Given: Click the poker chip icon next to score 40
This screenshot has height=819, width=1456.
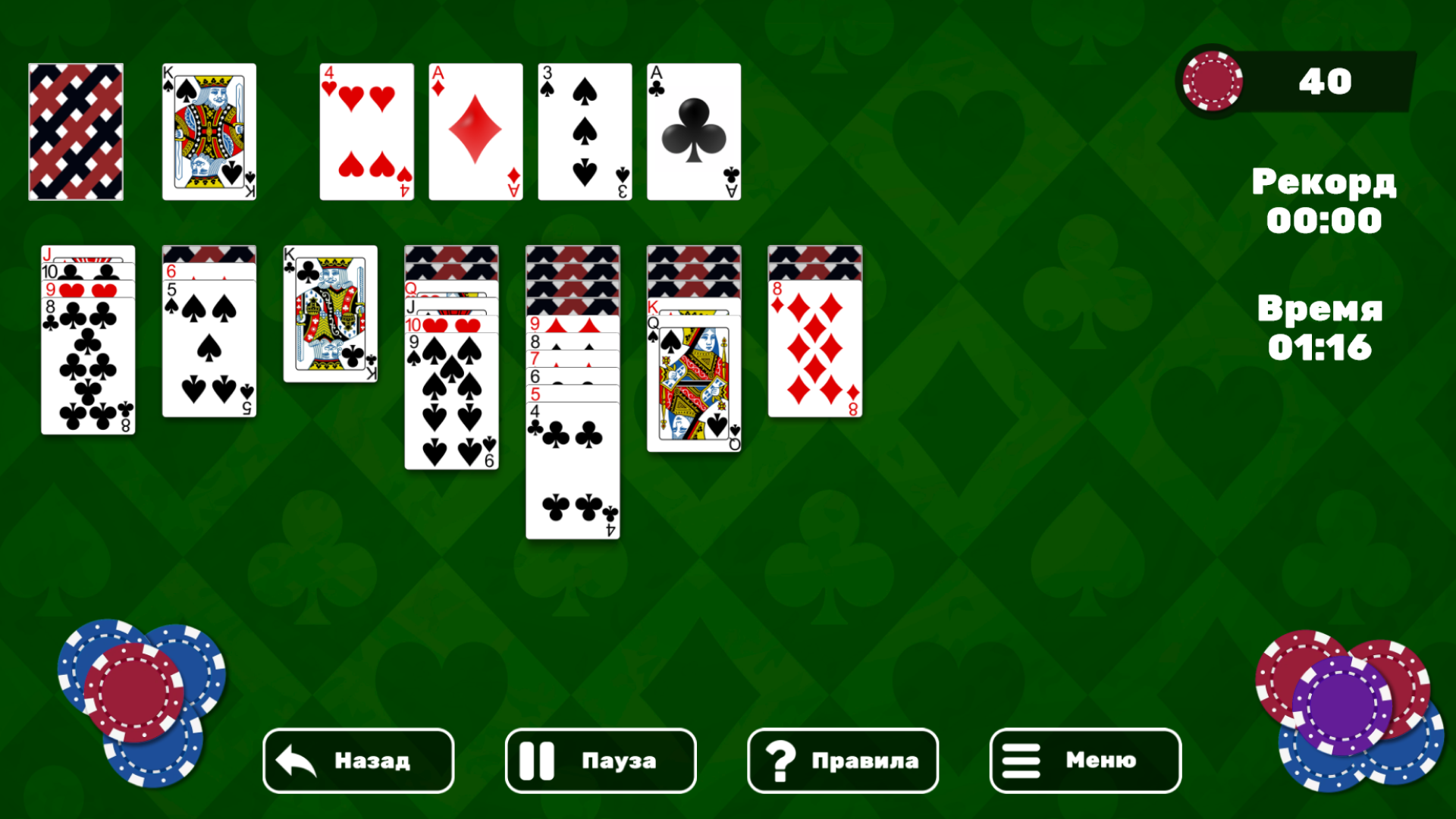Looking at the screenshot, I should [x=1214, y=82].
